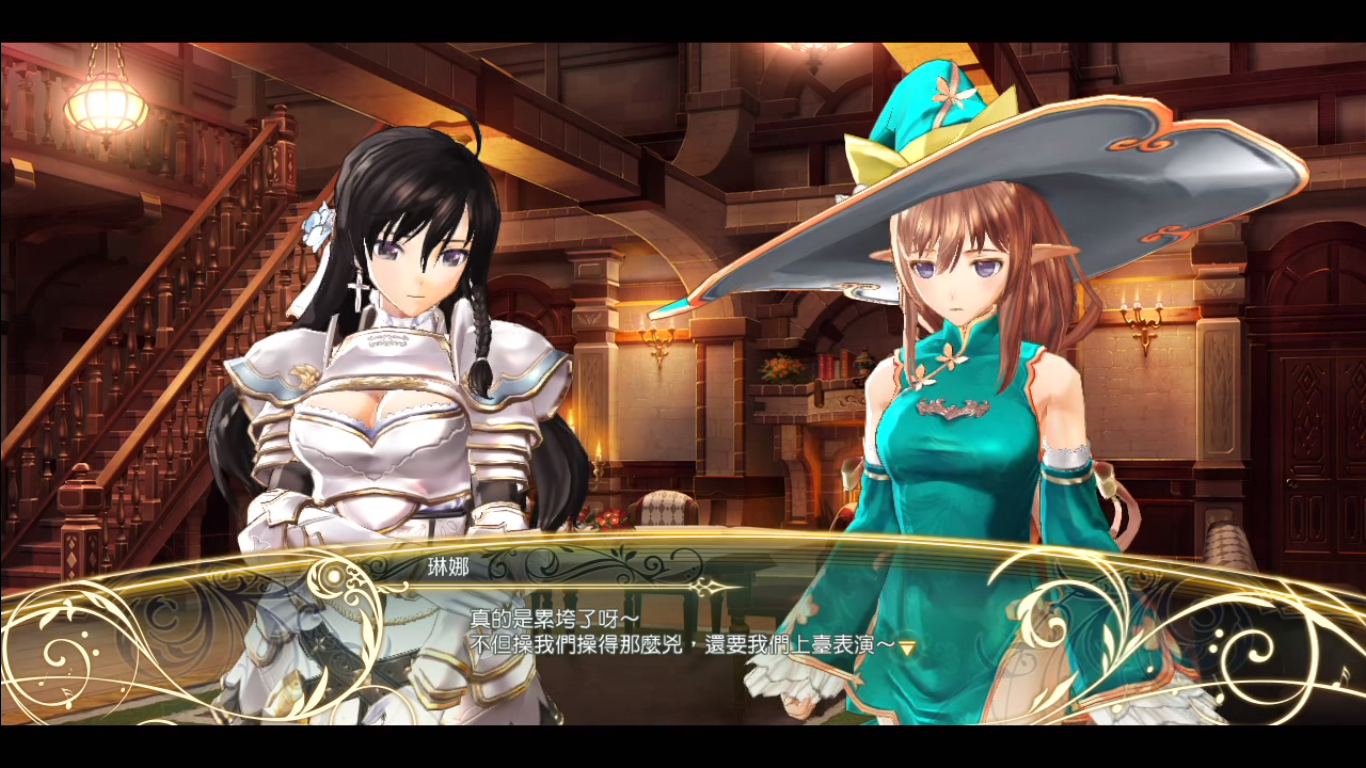Click the golden continue arrow after the dialogue

pyautogui.click(x=907, y=648)
